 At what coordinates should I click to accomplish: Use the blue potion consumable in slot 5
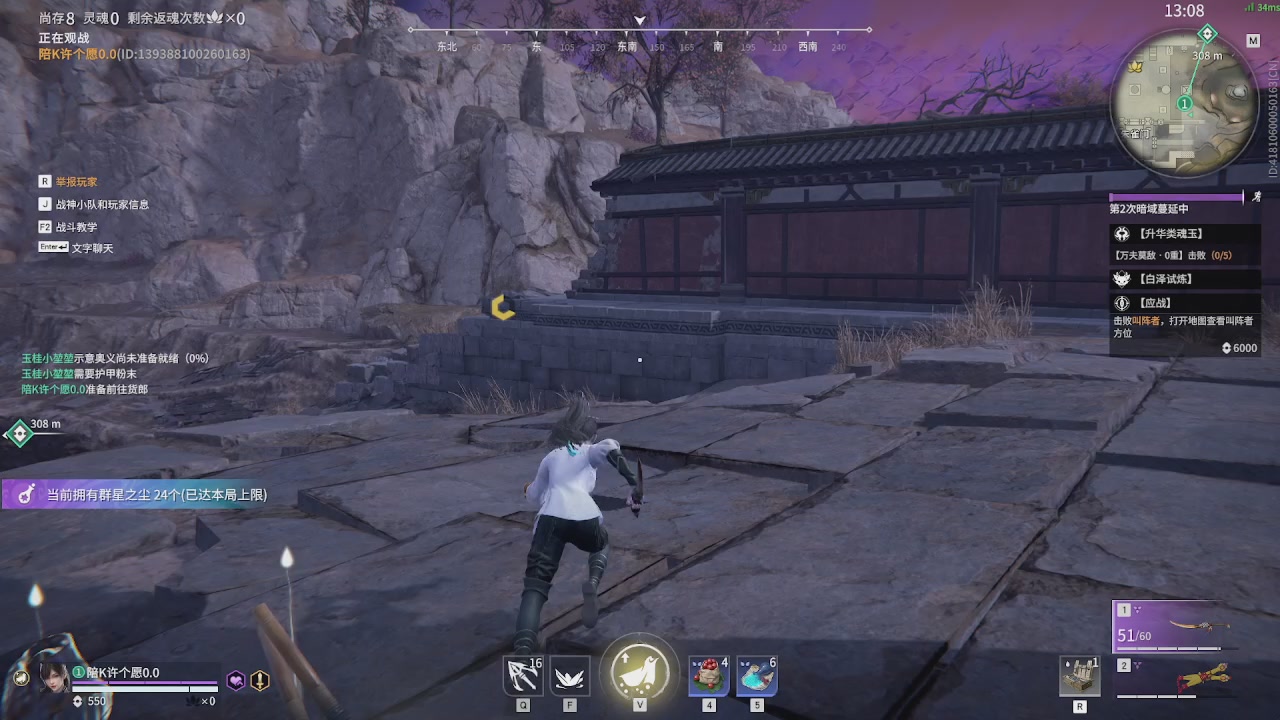[756, 676]
